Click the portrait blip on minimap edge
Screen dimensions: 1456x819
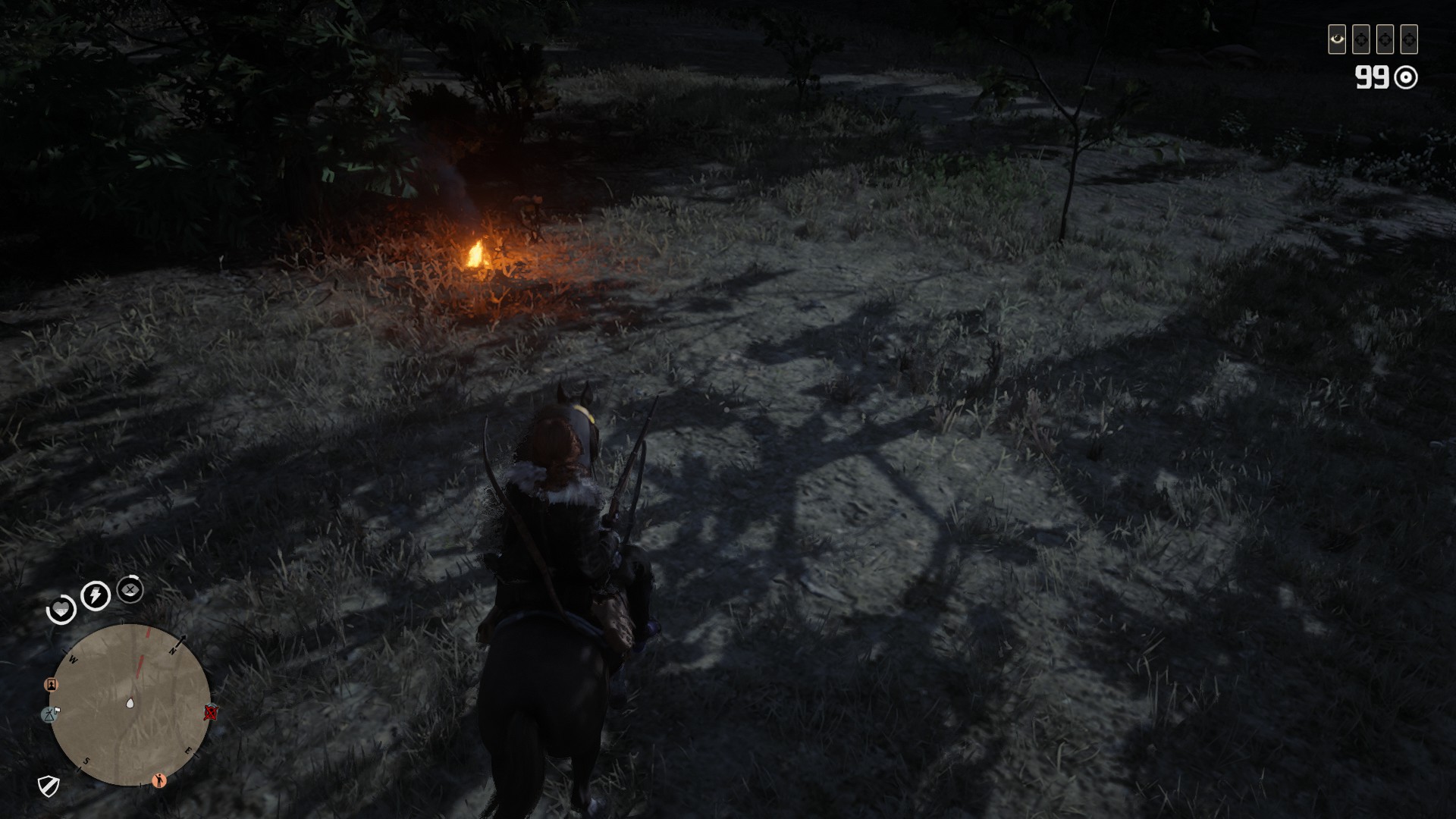52,685
